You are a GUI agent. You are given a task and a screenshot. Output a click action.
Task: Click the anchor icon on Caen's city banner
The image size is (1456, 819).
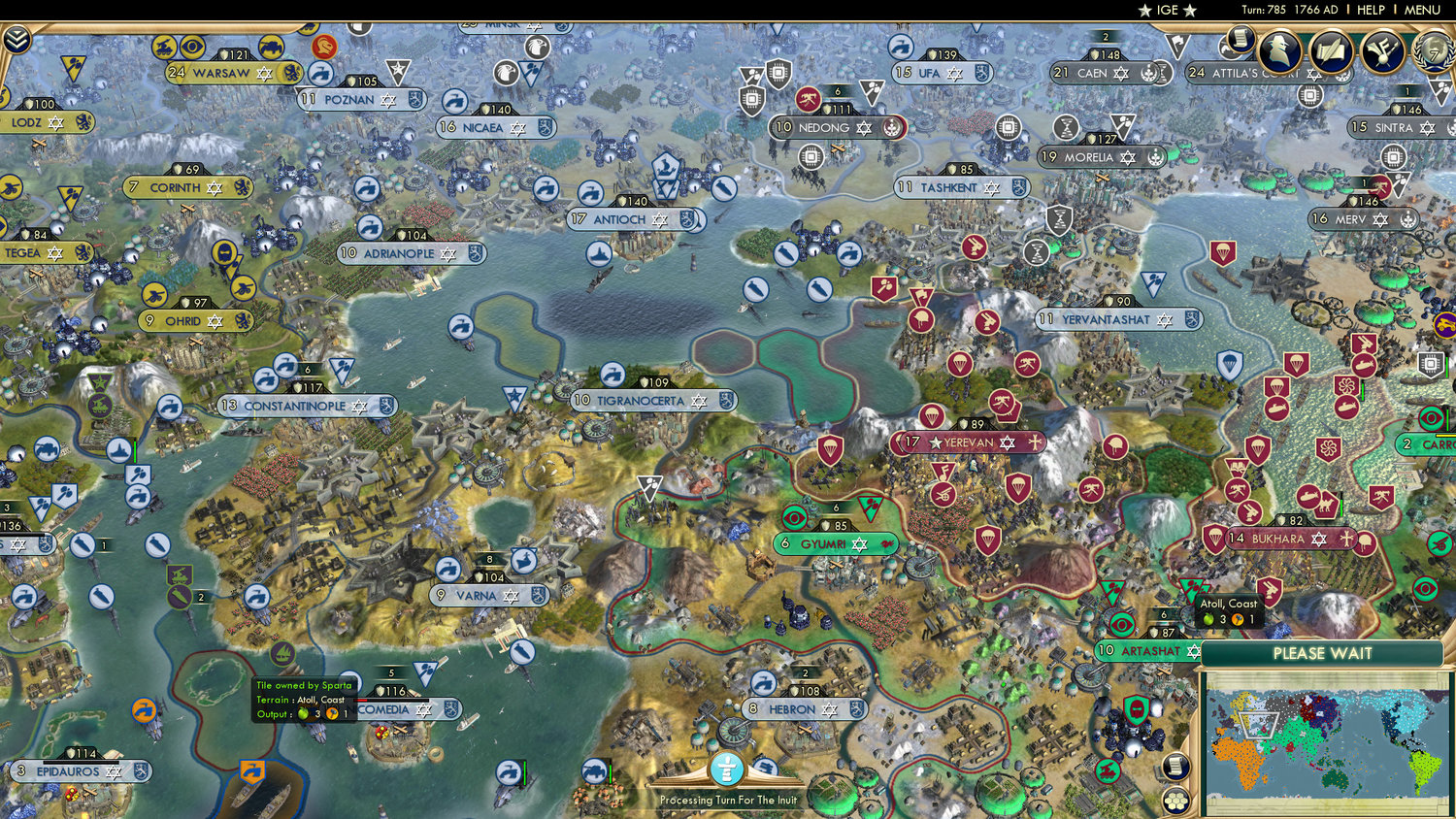pos(1153,73)
